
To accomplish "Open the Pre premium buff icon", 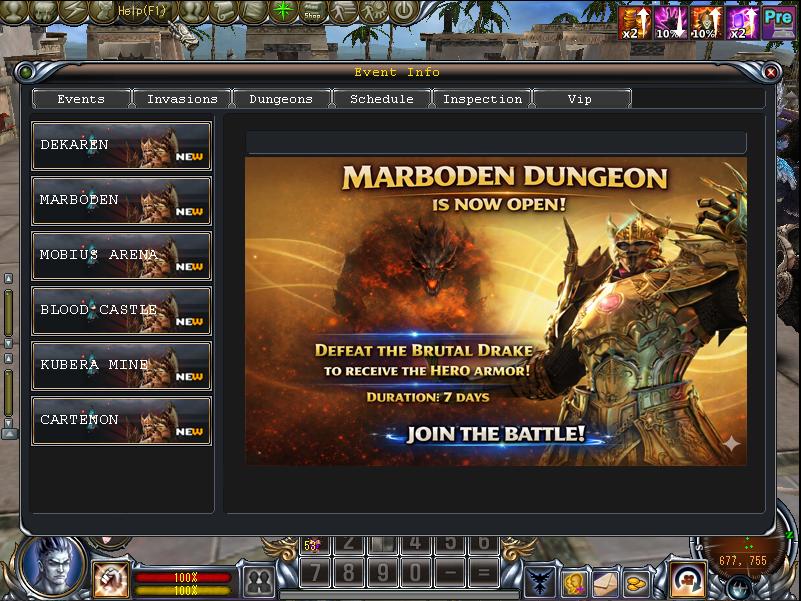I will point(778,21).
